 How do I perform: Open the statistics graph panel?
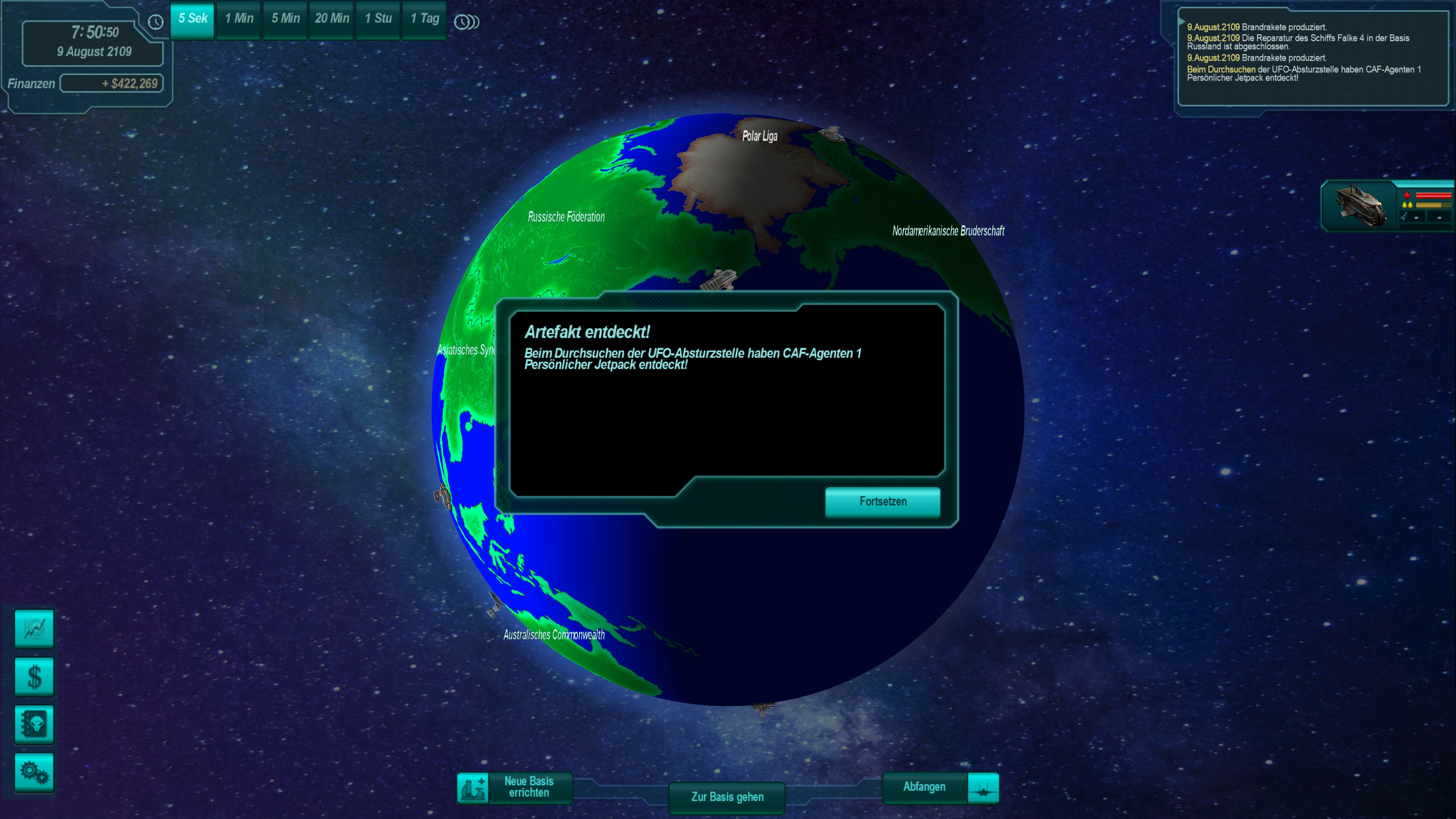pos(34,629)
